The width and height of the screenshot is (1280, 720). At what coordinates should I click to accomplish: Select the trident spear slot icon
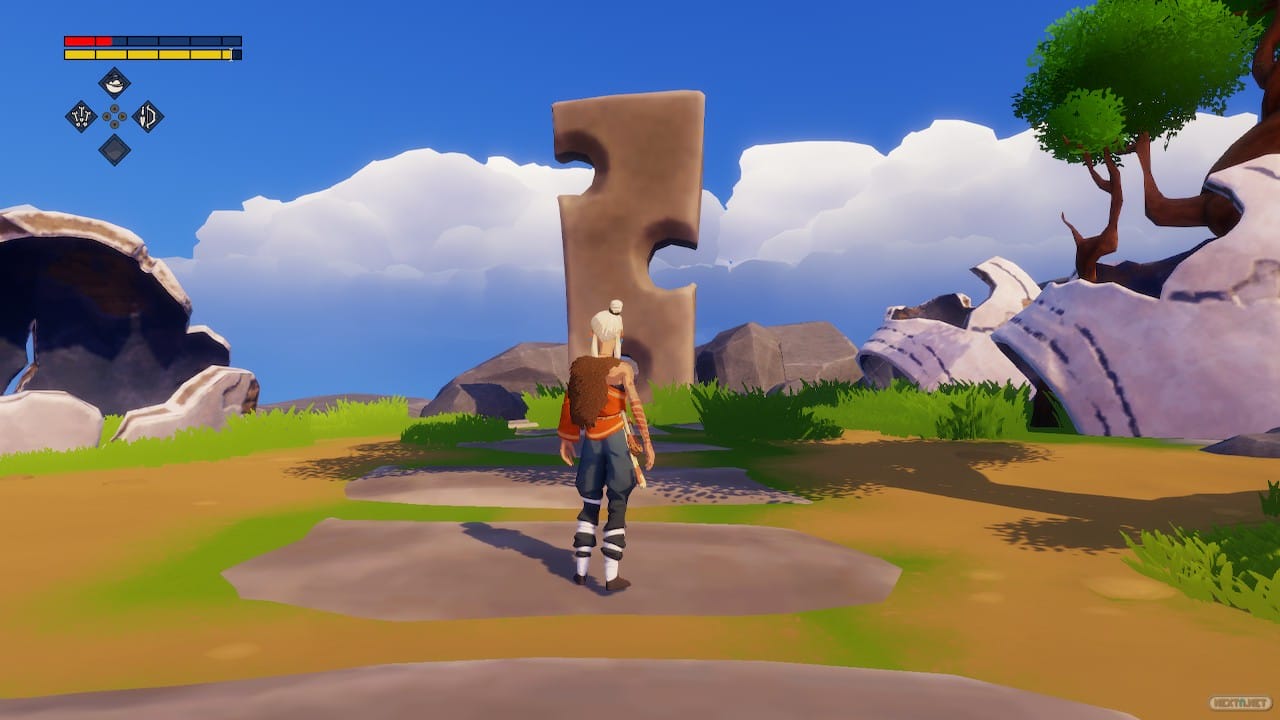click(81, 116)
